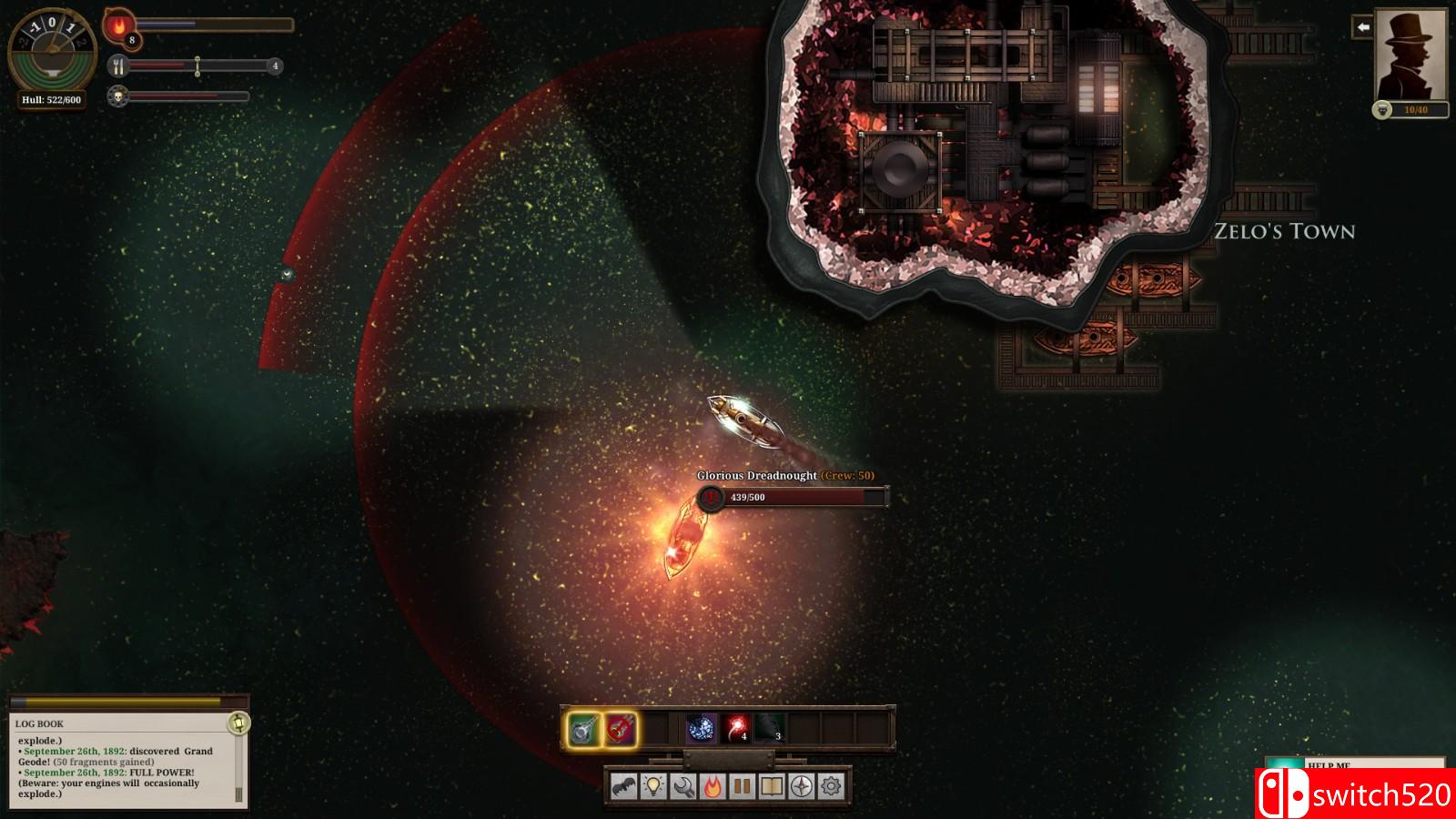1456x819 pixels.
Task: Fire the red forward gun weapon
Action: pyautogui.click(x=620, y=730)
